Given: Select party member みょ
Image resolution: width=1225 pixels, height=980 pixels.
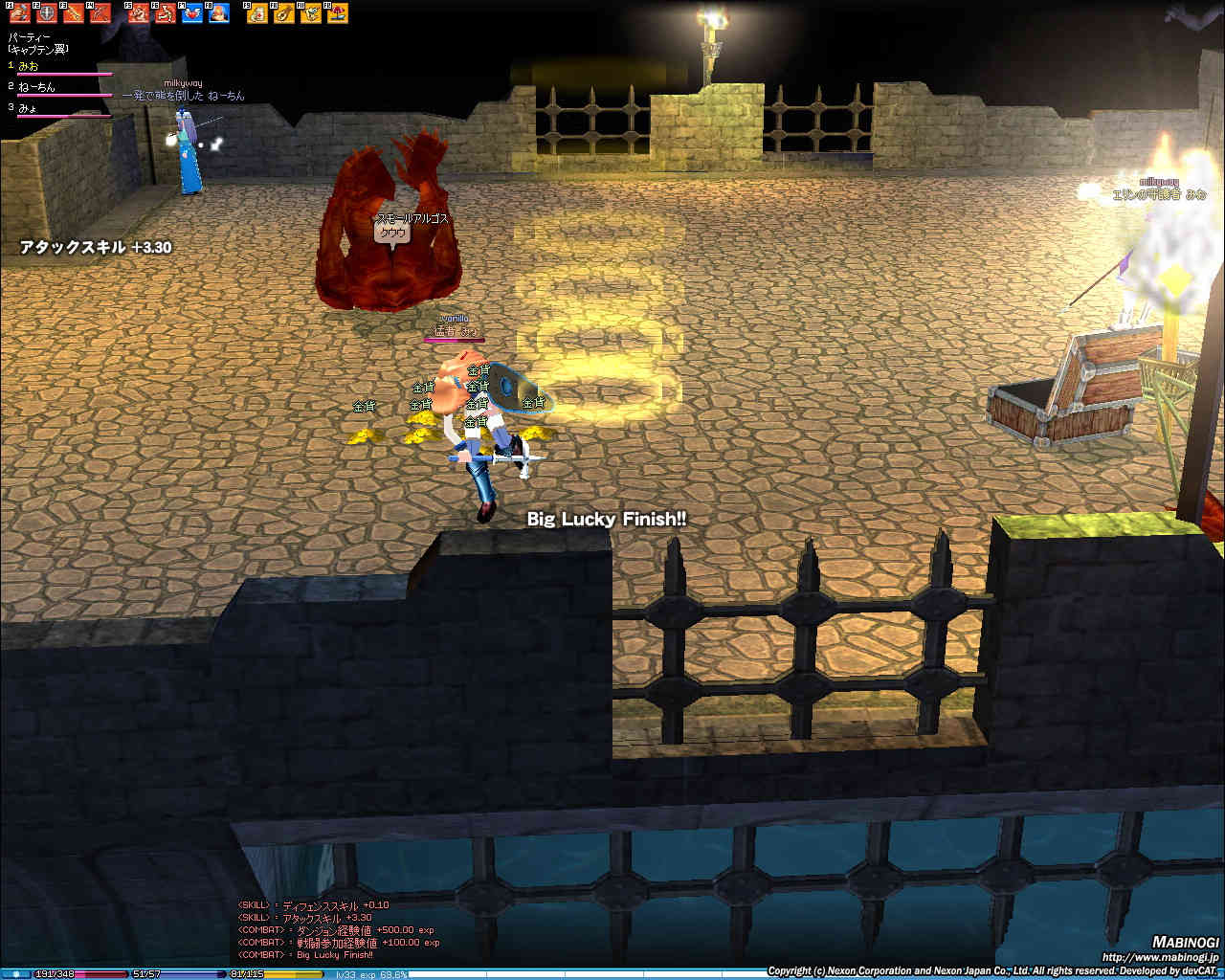Looking at the screenshot, I should tap(28, 108).
